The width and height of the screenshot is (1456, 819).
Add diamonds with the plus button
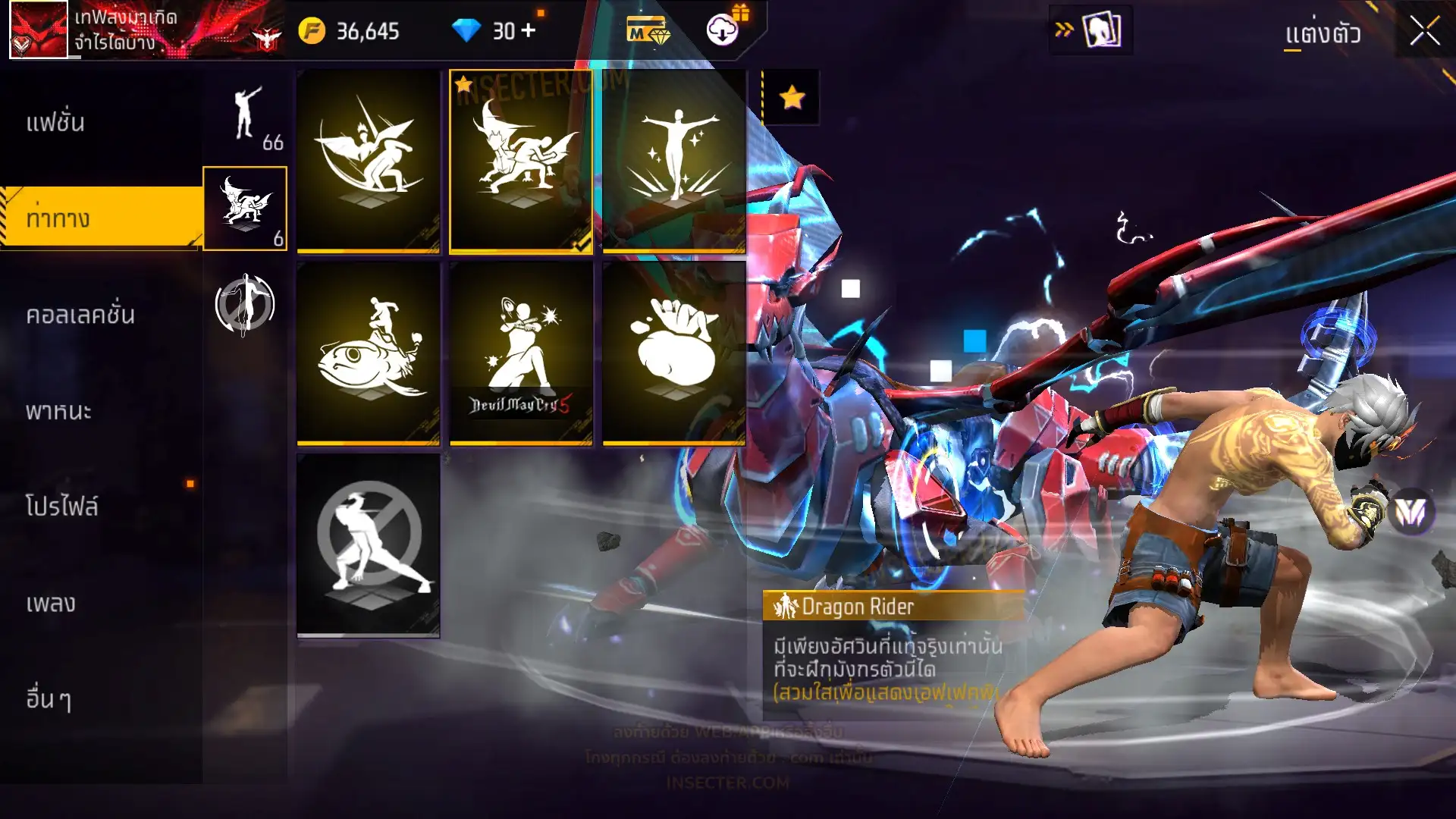coord(529,31)
